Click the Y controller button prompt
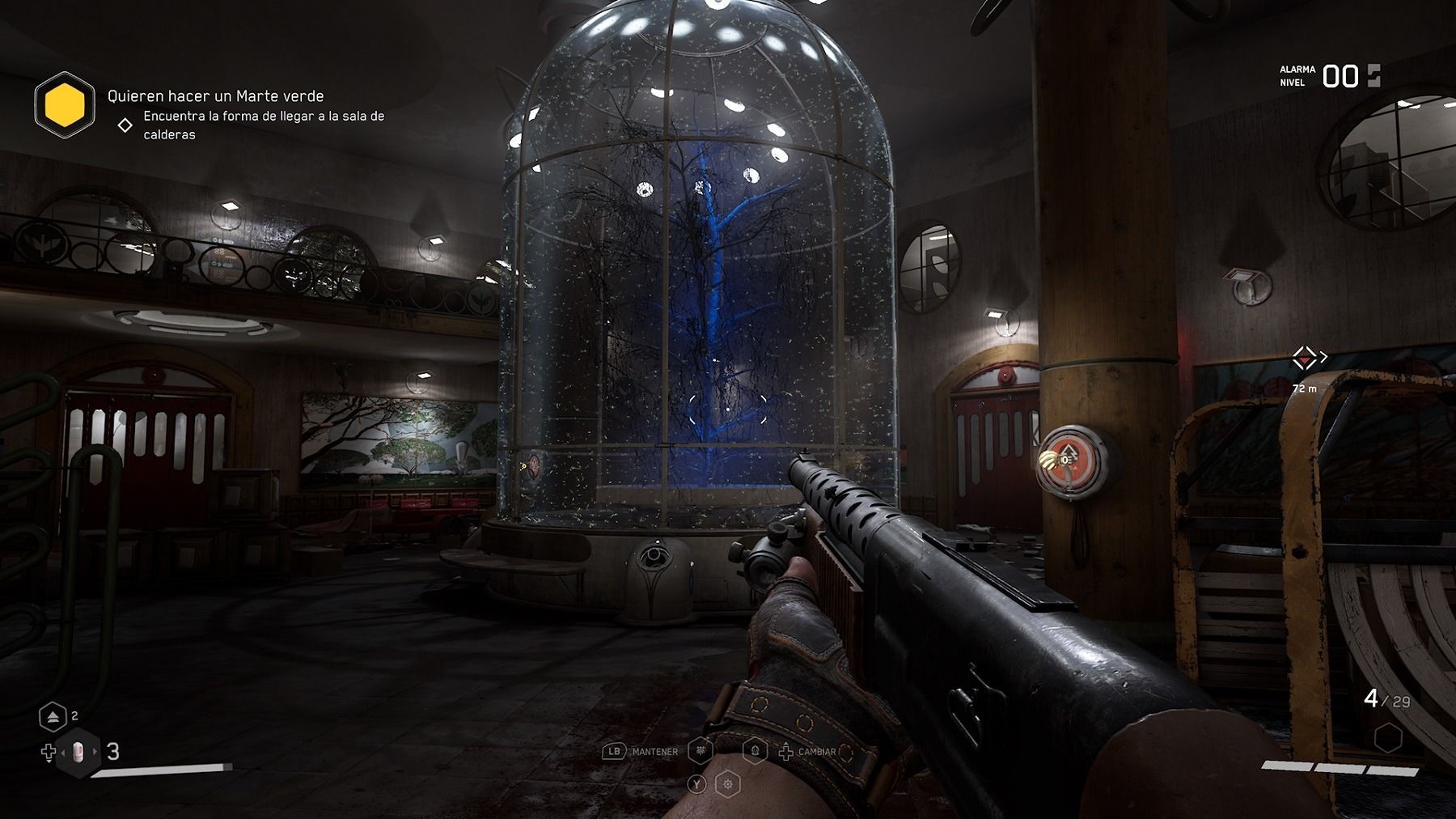 pos(696,783)
